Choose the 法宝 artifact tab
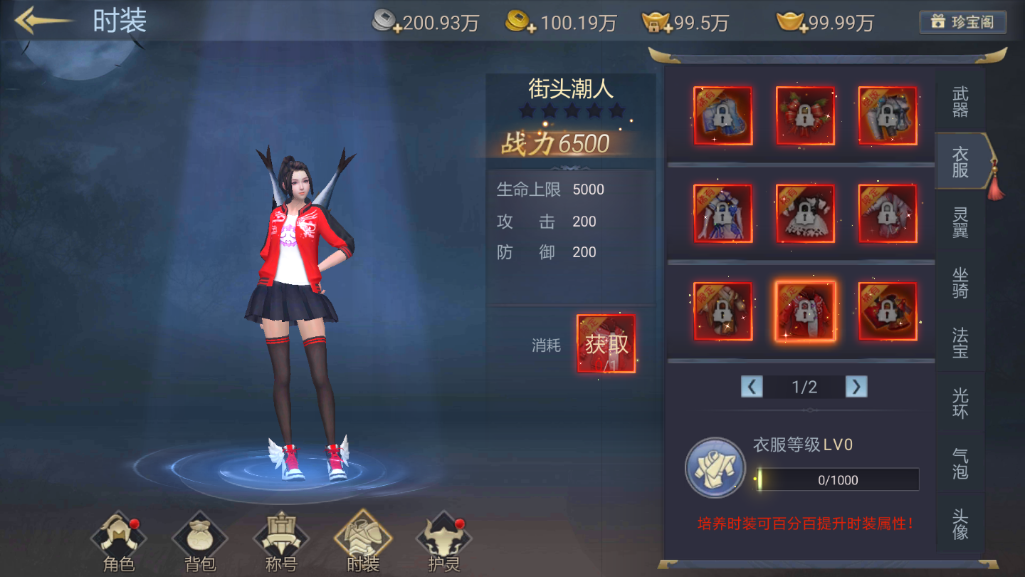 click(960, 343)
